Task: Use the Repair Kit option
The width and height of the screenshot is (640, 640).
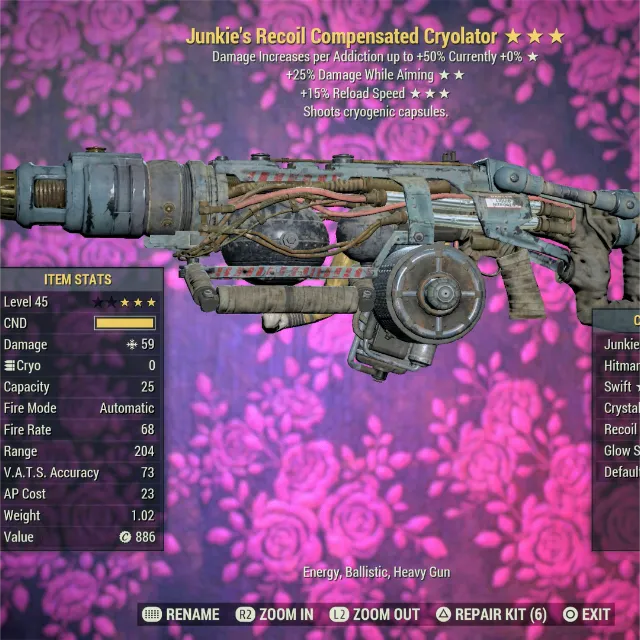Action: (490, 614)
